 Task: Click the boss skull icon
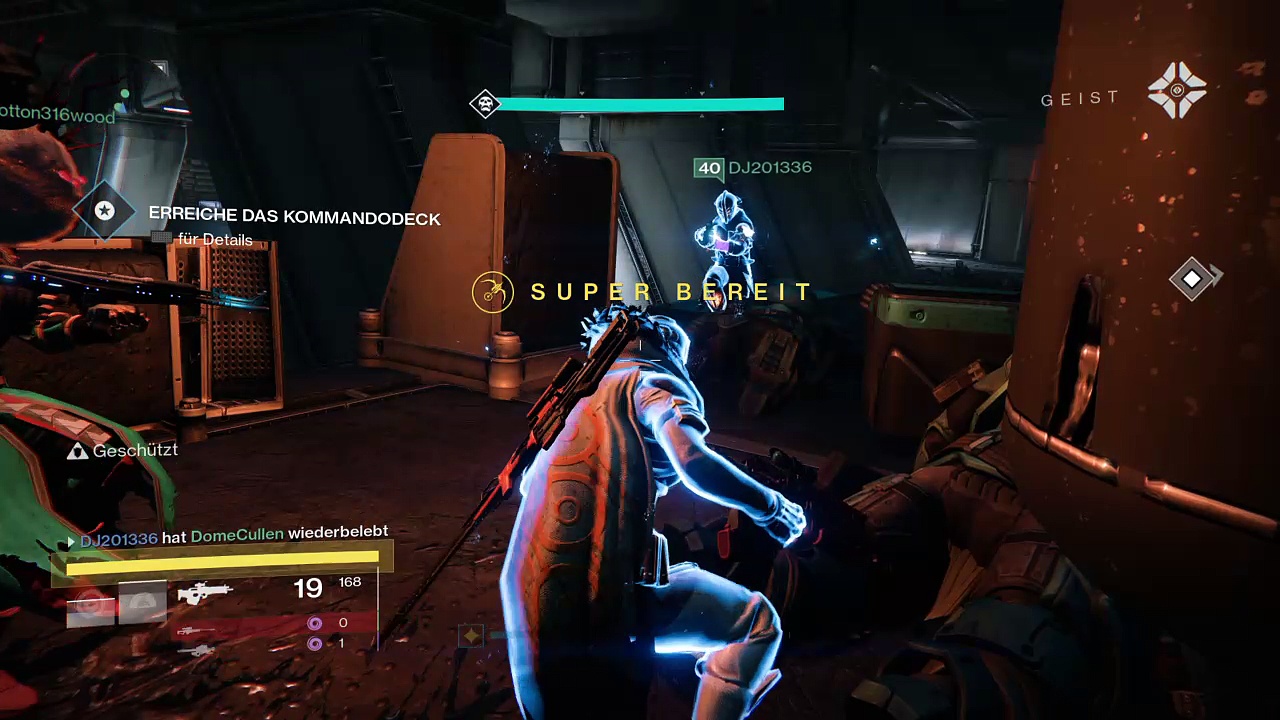point(485,104)
